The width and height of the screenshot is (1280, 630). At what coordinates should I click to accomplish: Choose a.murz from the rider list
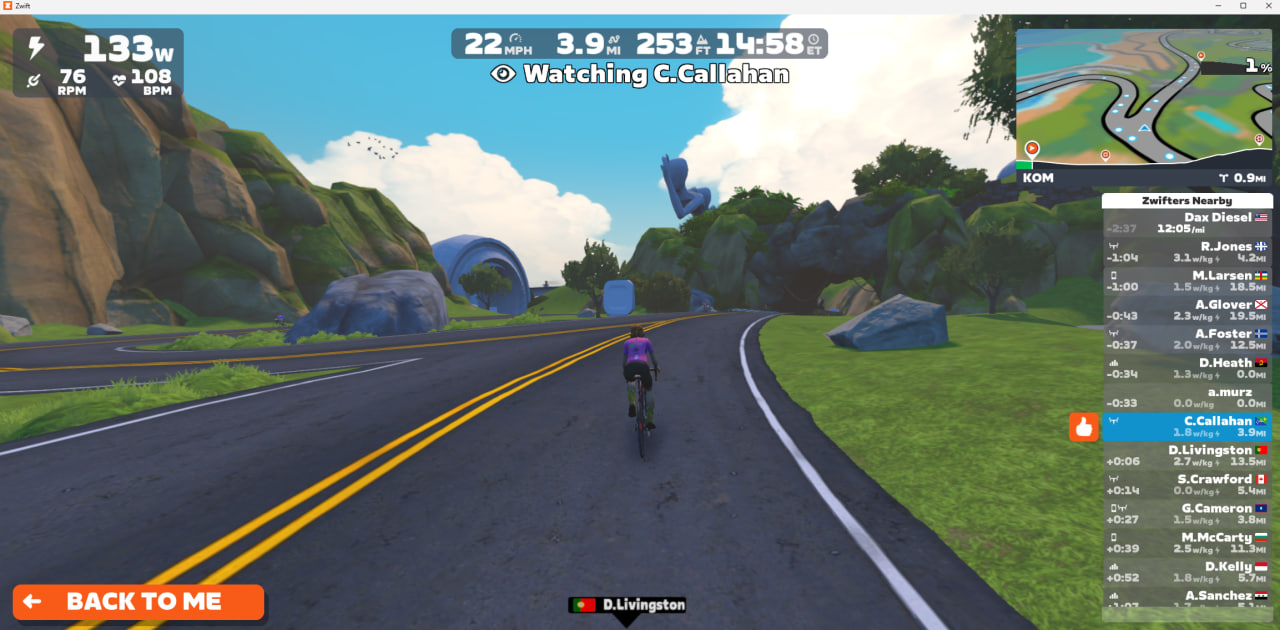(x=1187, y=397)
